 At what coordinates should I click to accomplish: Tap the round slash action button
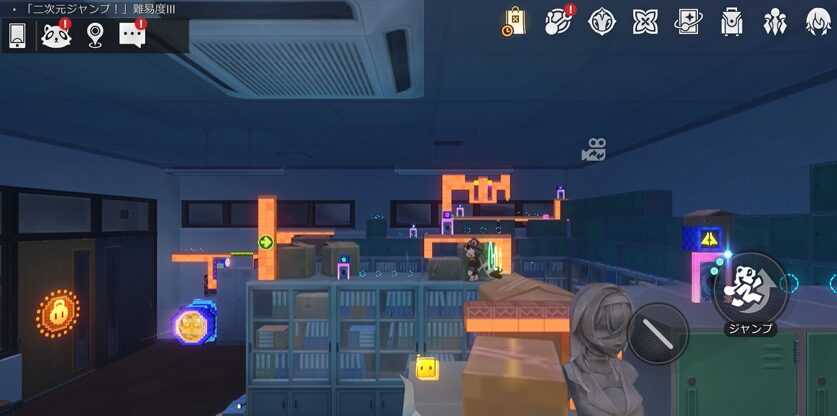point(659,332)
